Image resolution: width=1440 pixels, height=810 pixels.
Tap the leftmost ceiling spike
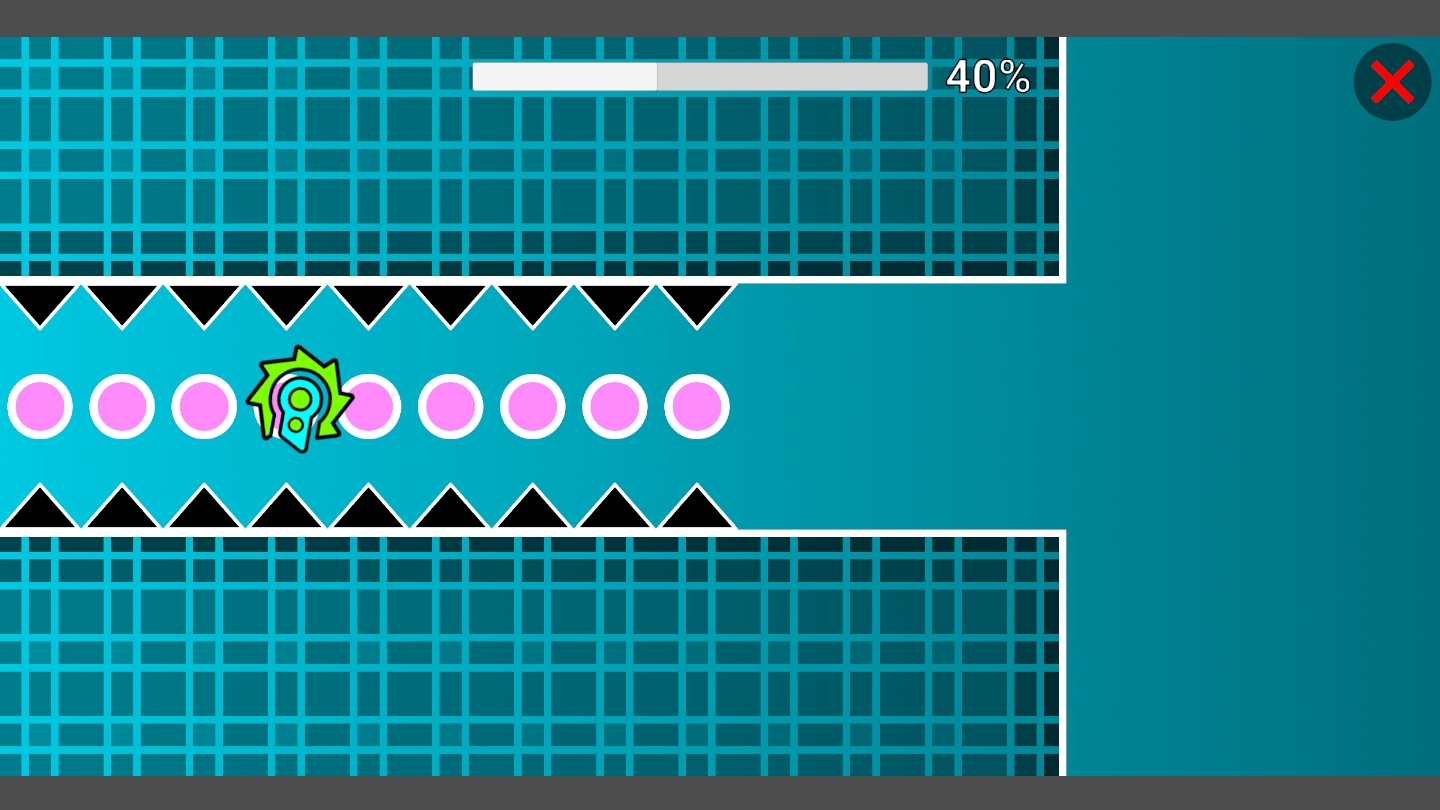pyautogui.click(x=40, y=300)
